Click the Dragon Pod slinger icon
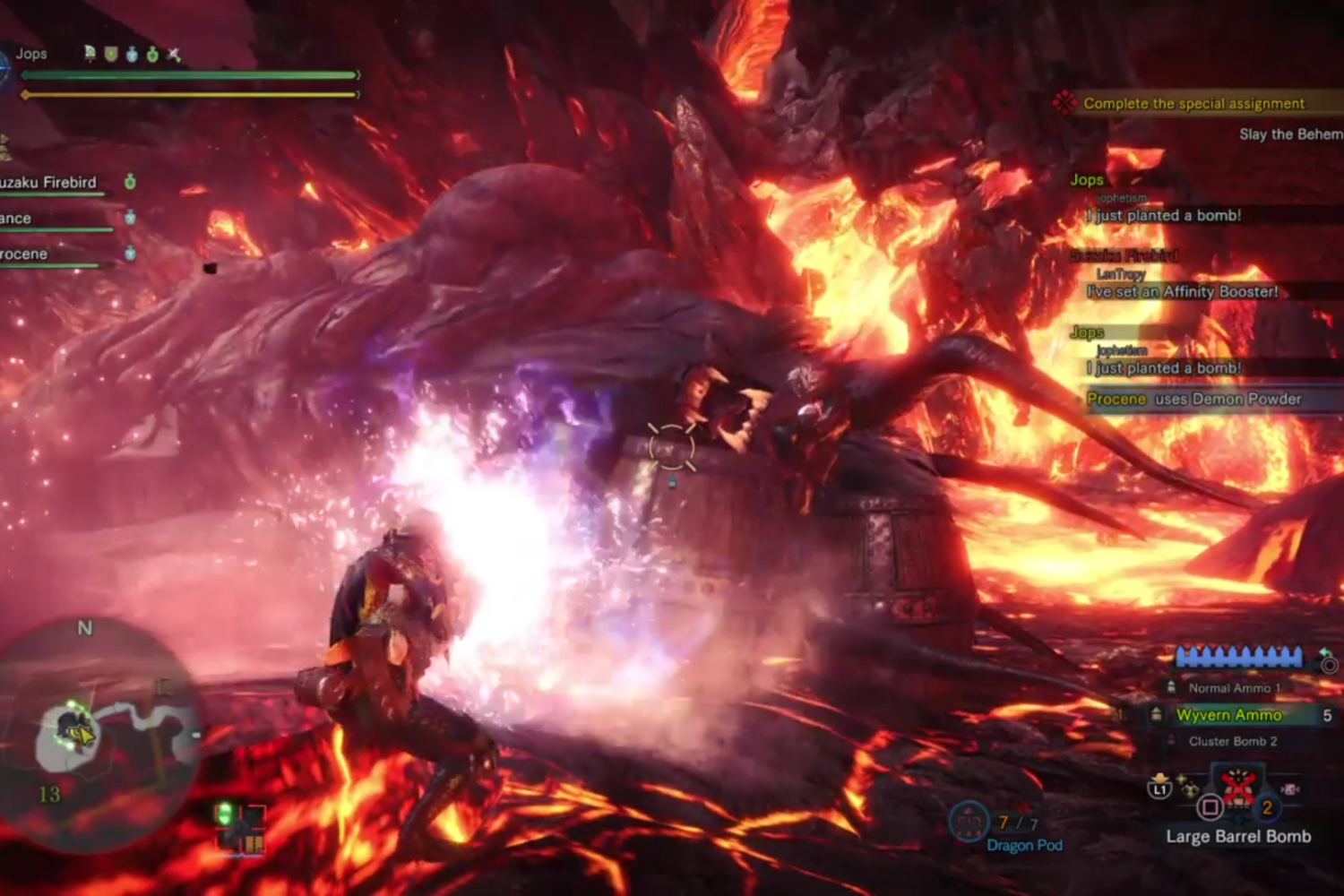 tap(969, 822)
